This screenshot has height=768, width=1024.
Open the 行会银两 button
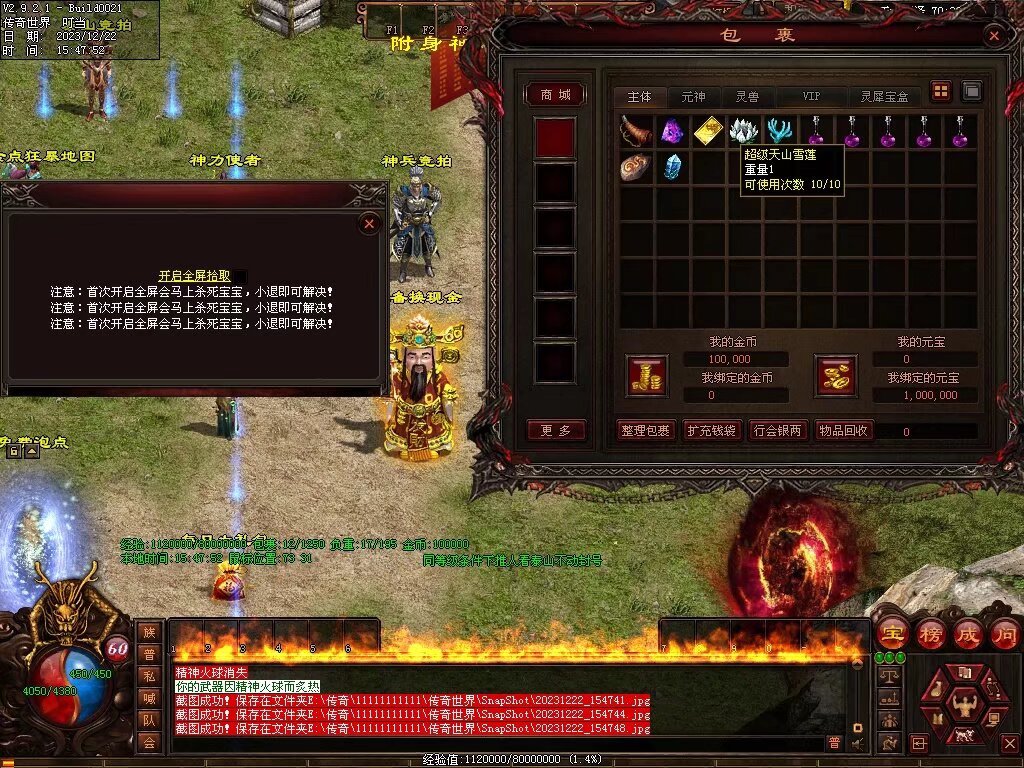[777, 431]
